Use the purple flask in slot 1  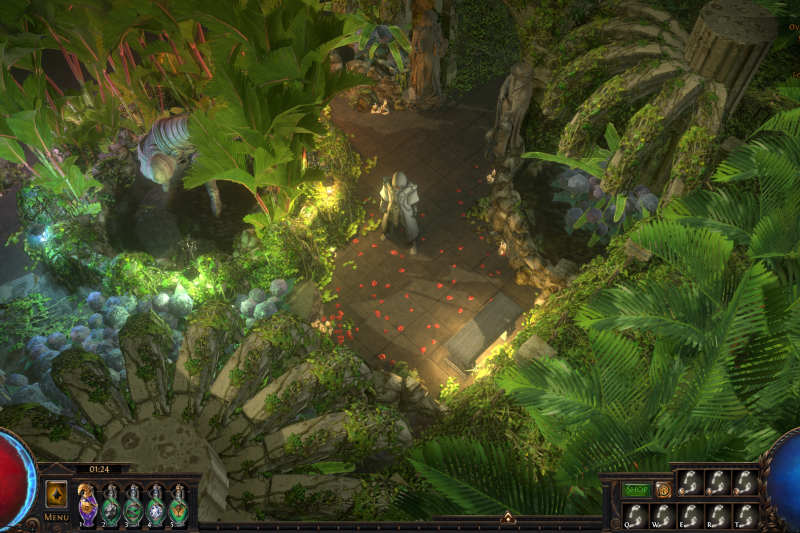click(x=87, y=503)
